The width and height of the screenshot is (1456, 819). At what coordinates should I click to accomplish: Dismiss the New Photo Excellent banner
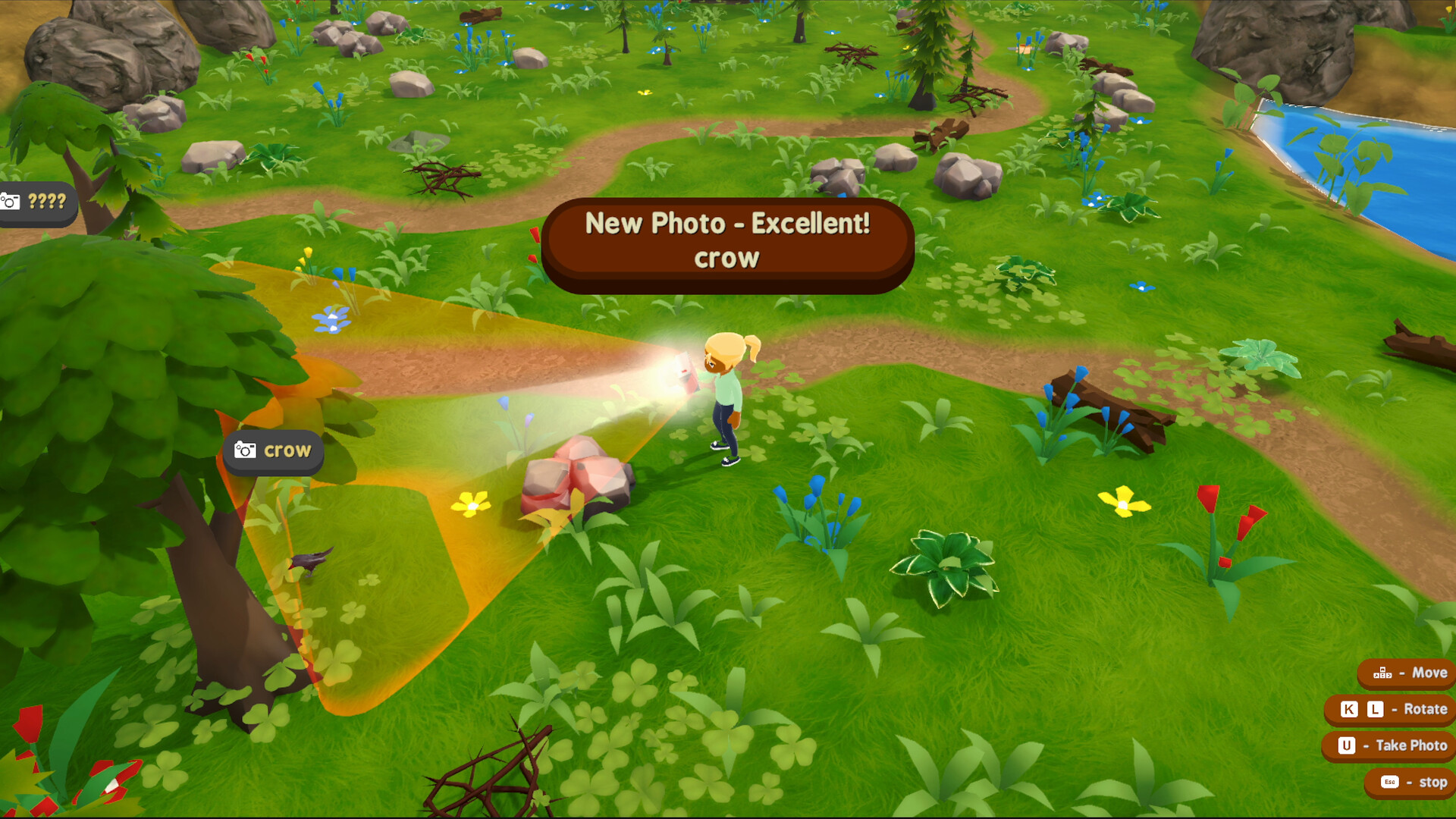click(727, 241)
